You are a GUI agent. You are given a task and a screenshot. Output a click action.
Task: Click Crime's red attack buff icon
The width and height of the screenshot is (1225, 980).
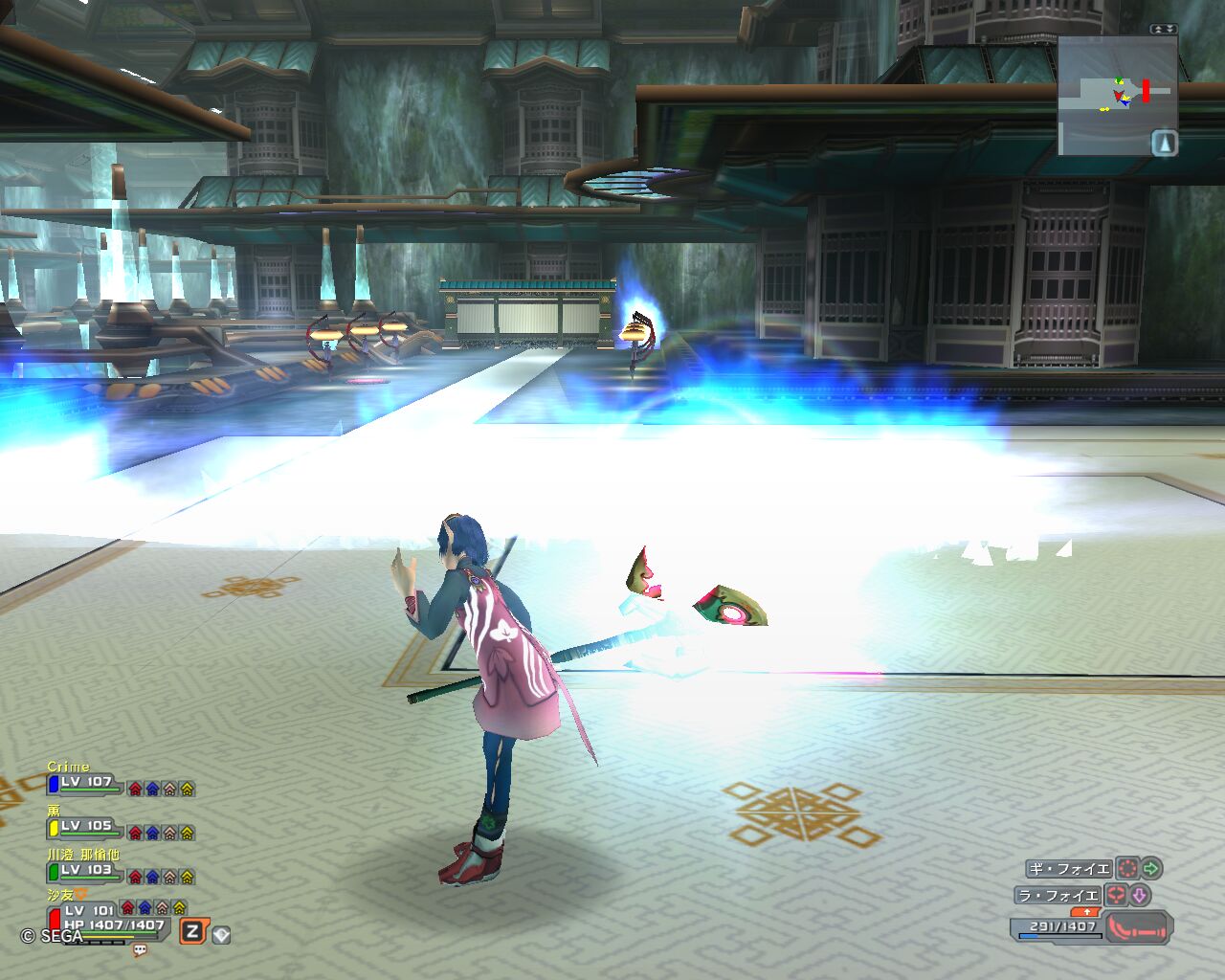coord(135,789)
